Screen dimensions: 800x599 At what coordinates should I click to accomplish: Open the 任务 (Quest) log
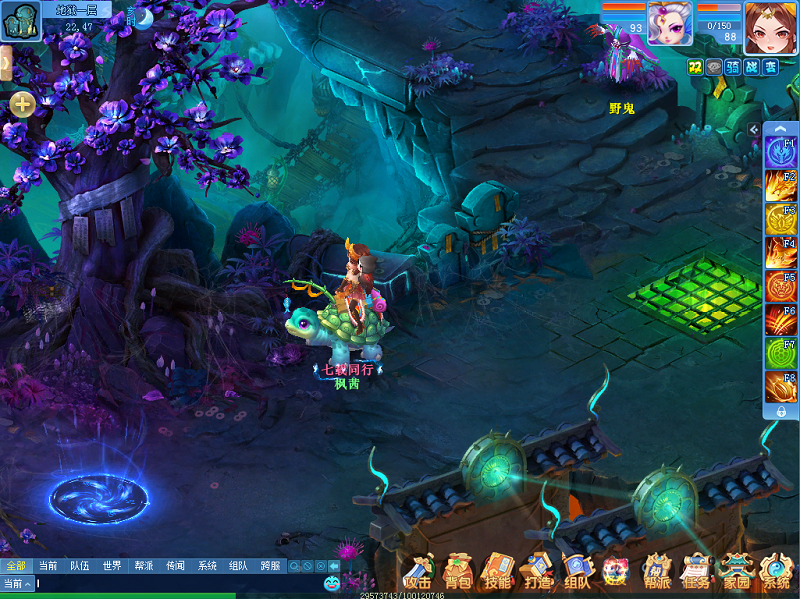[696, 573]
